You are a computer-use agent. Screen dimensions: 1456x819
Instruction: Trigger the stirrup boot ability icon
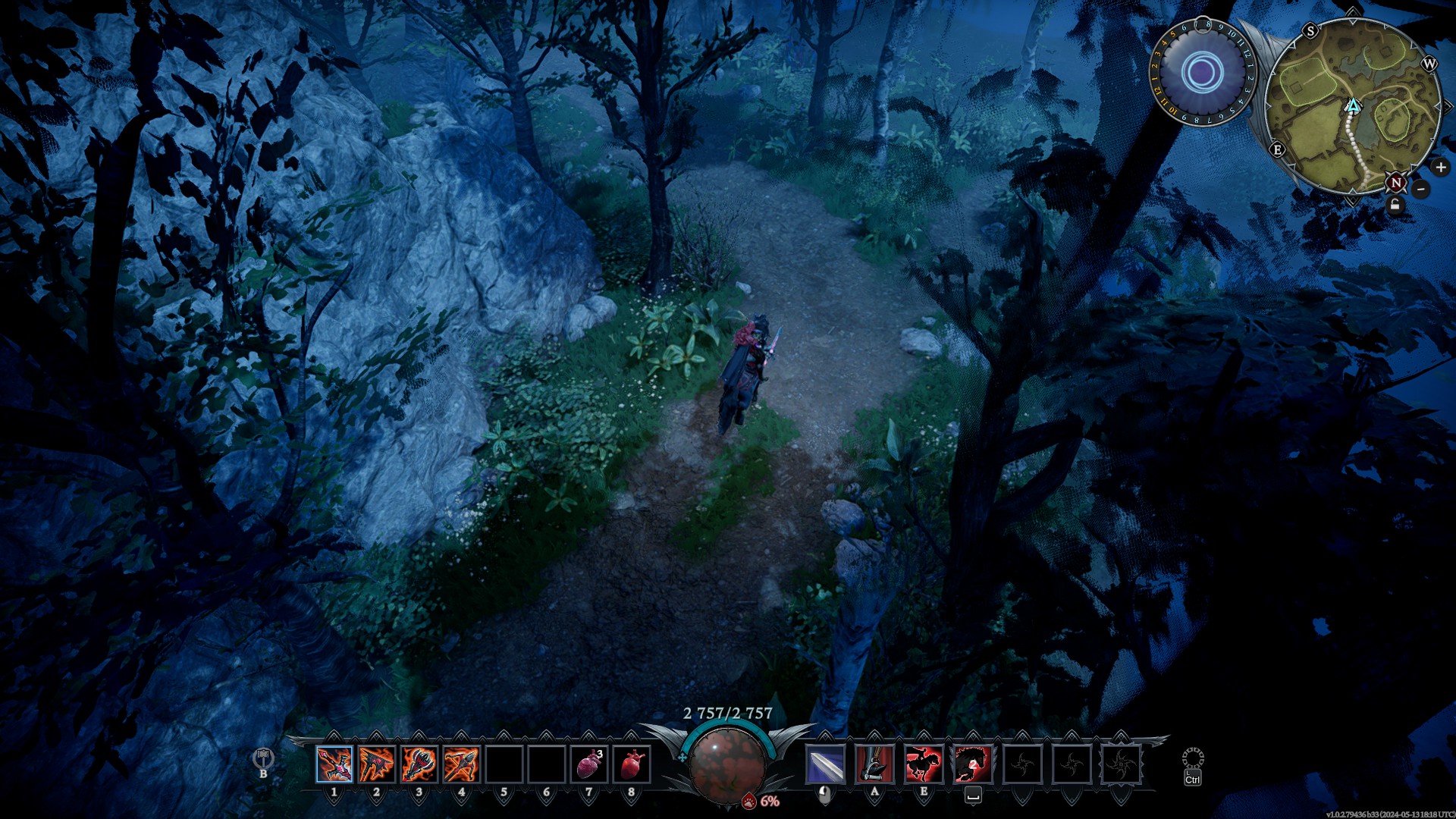(x=874, y=764)
